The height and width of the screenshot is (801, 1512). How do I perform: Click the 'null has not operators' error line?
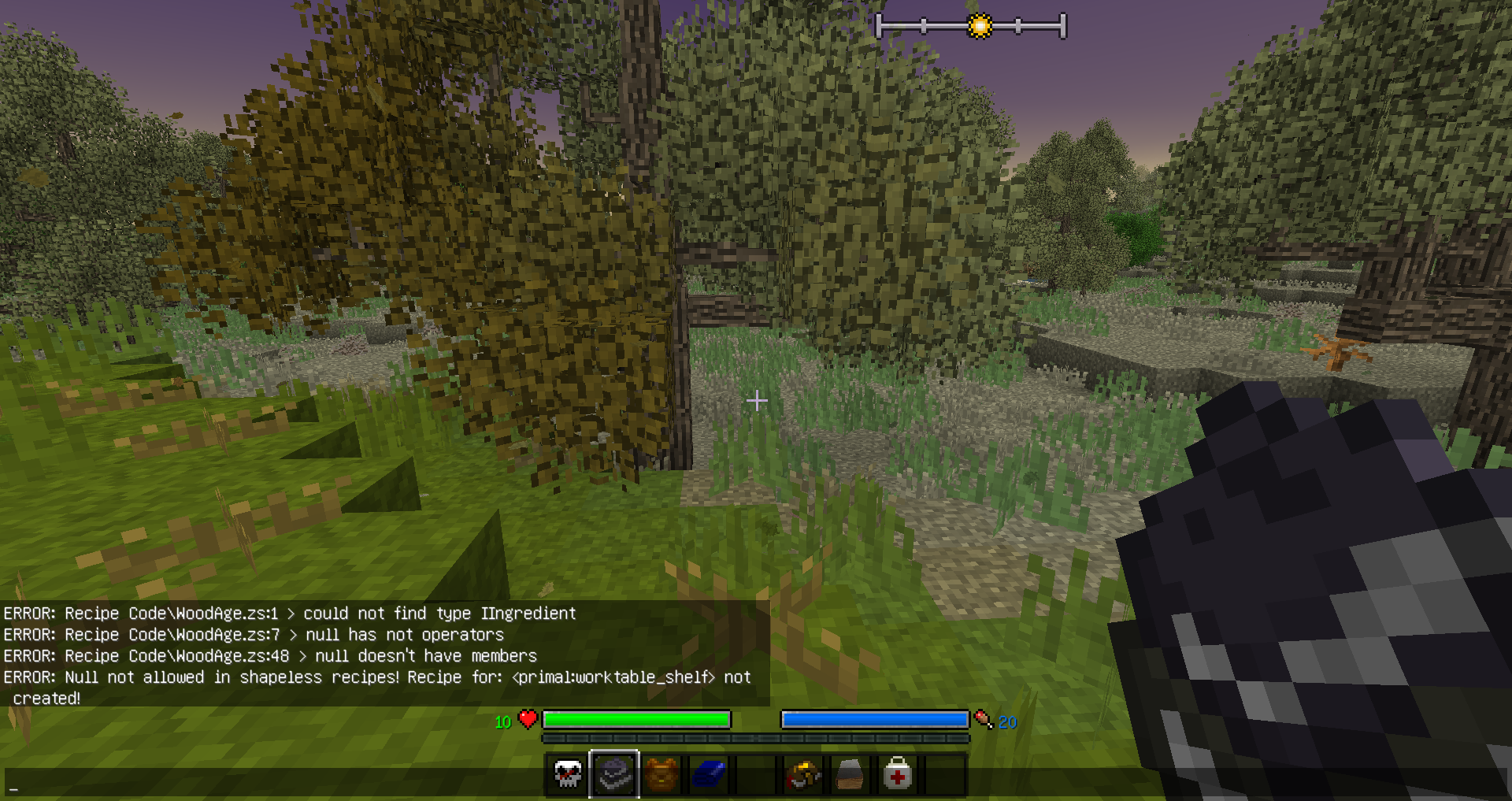(x=254, y=635)
